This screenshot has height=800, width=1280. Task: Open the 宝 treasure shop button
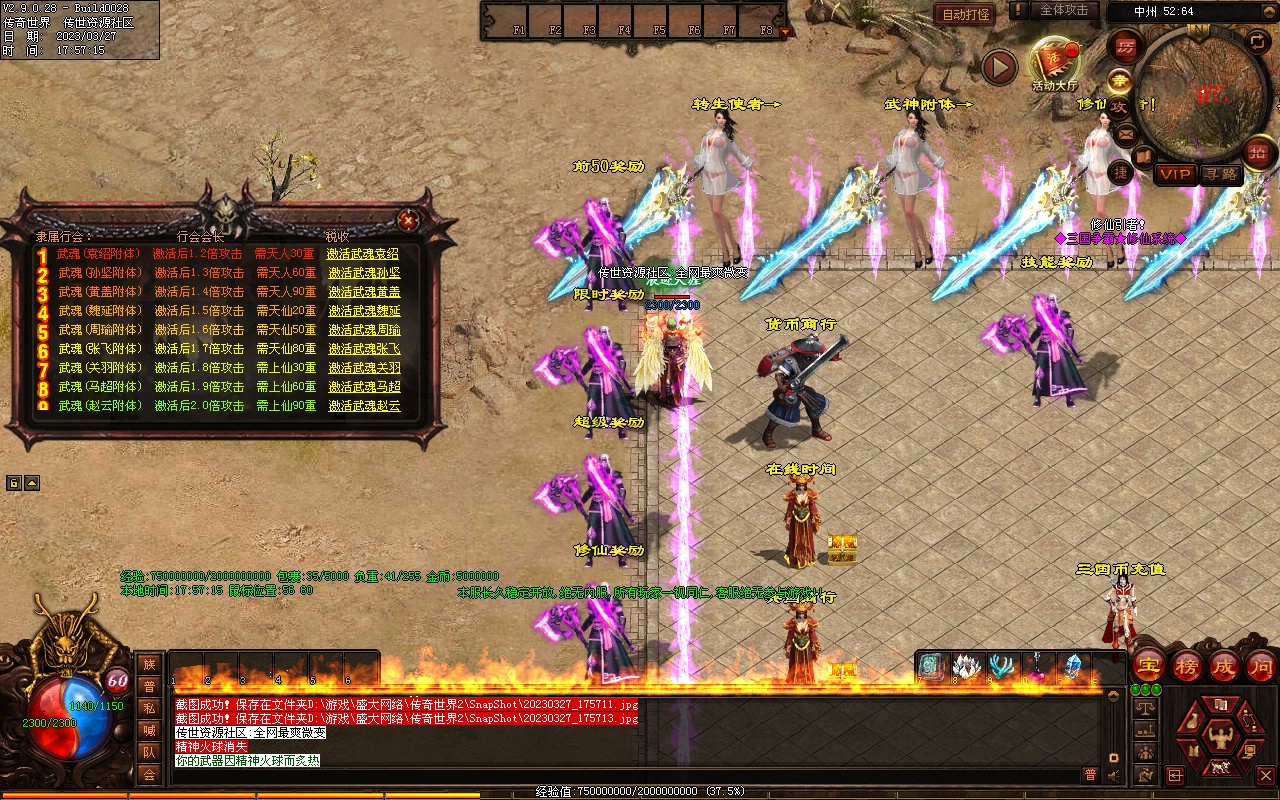coord(1148,665)
